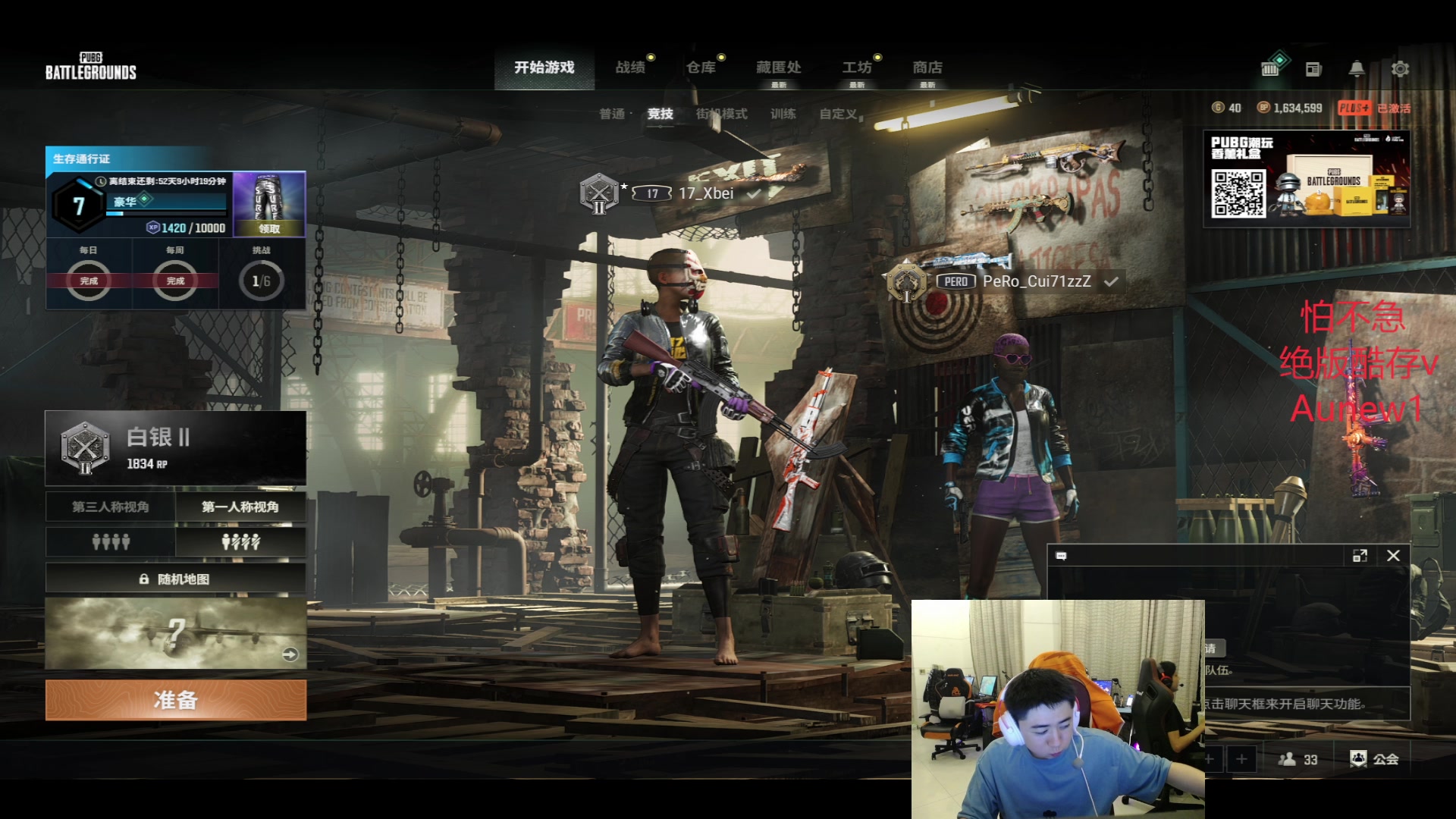Open the PUBG潮玩 gift box banner
1456x819 pixels.
click(x=1306, y=179)
